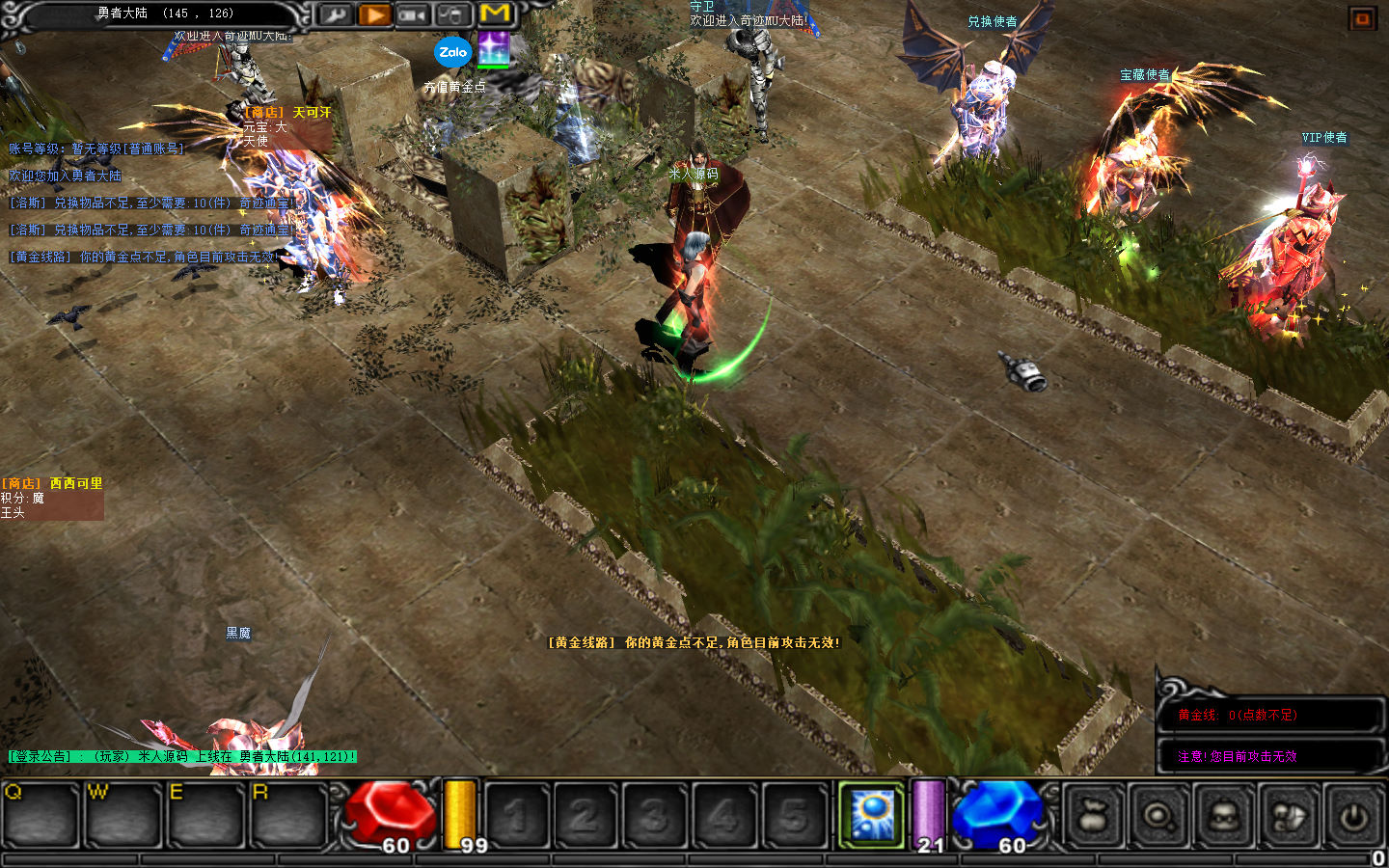Click the power exit button
Screen dimensions: 1389x868
click(x=1353, y=817)
